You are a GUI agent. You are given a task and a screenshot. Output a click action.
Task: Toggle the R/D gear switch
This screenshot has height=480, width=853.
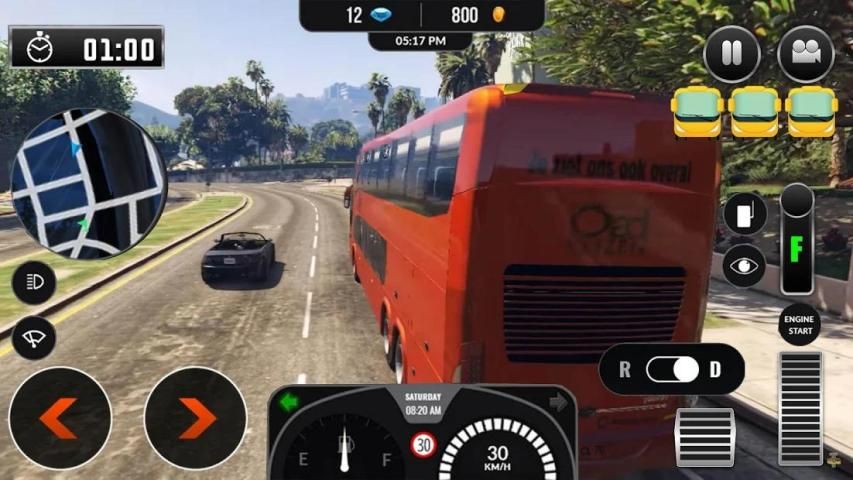(671, 369)
